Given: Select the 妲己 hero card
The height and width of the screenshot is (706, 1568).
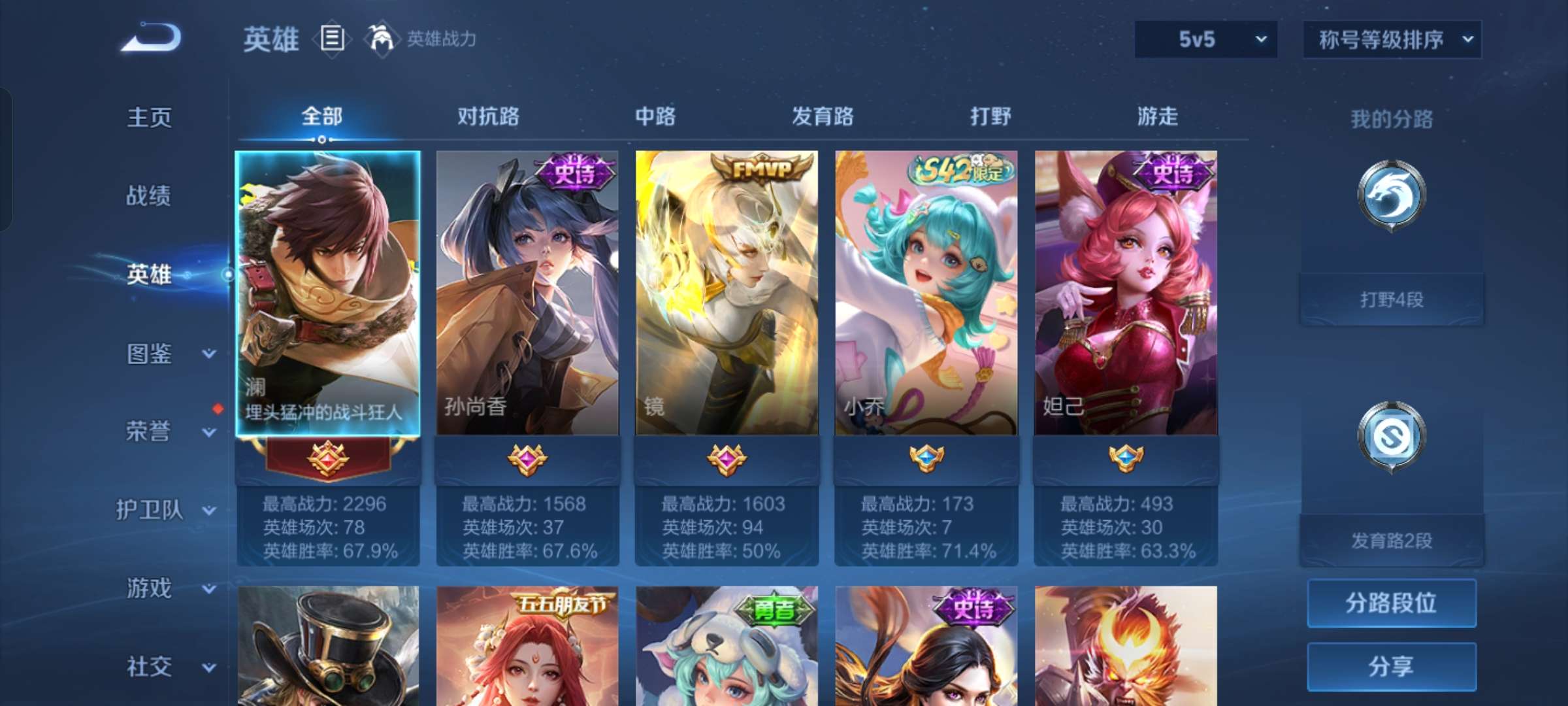Looking at the screenshot, I should tap(1126, 294).
